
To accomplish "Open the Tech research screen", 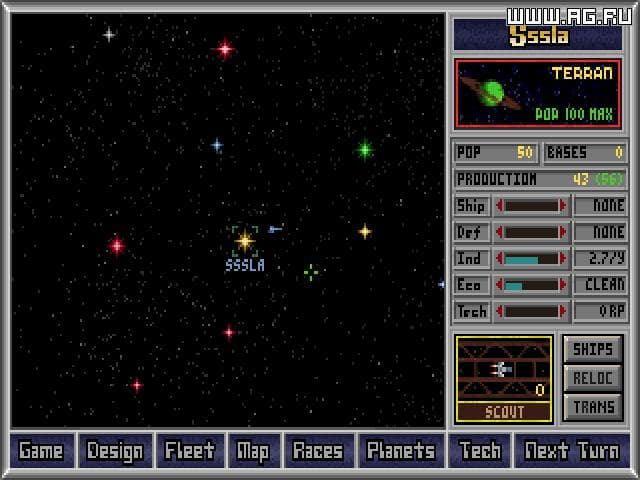I will tap(480, 450).
